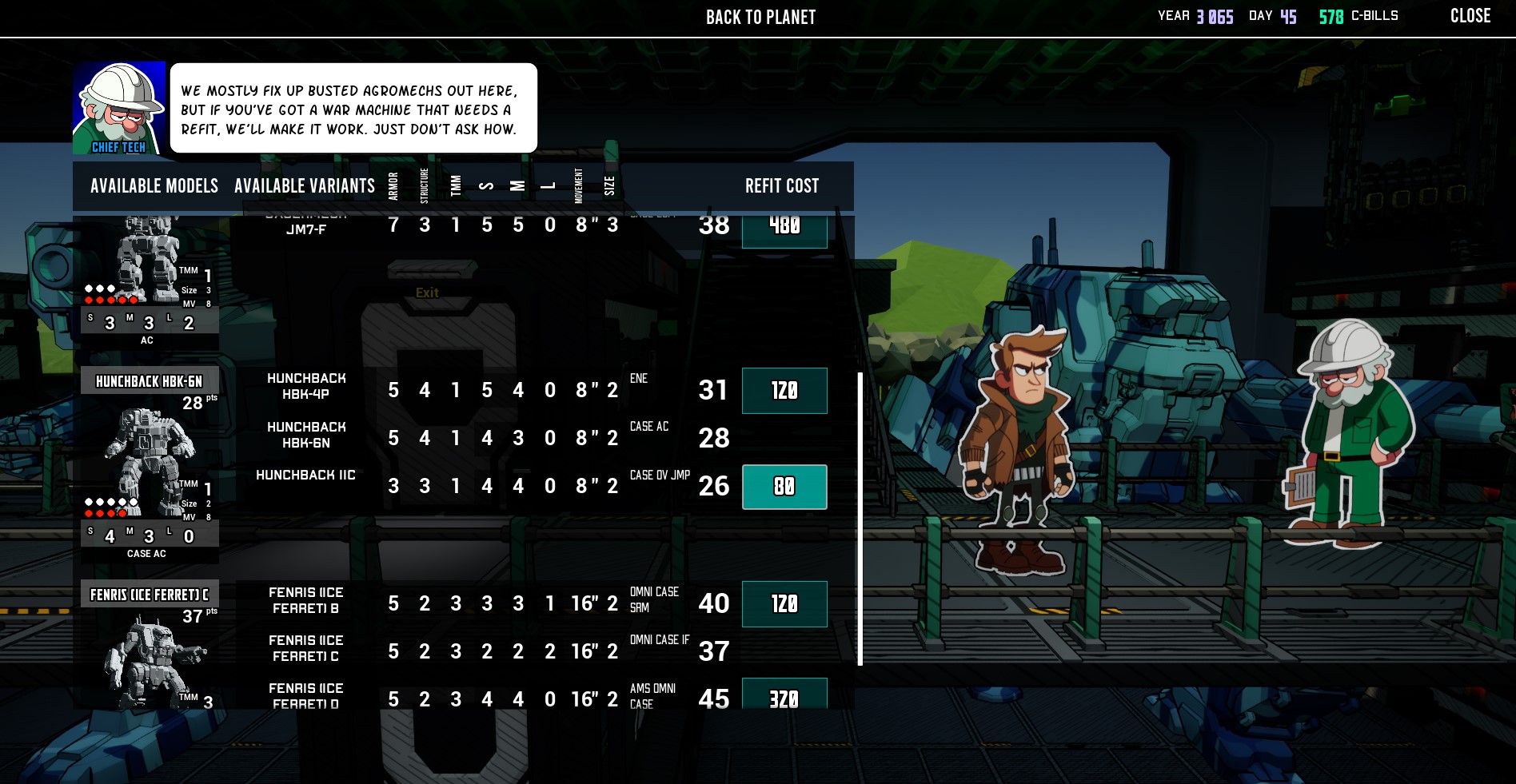1516x784 pixels.
Task: Close the refit screen
Action: point(1470,16)
